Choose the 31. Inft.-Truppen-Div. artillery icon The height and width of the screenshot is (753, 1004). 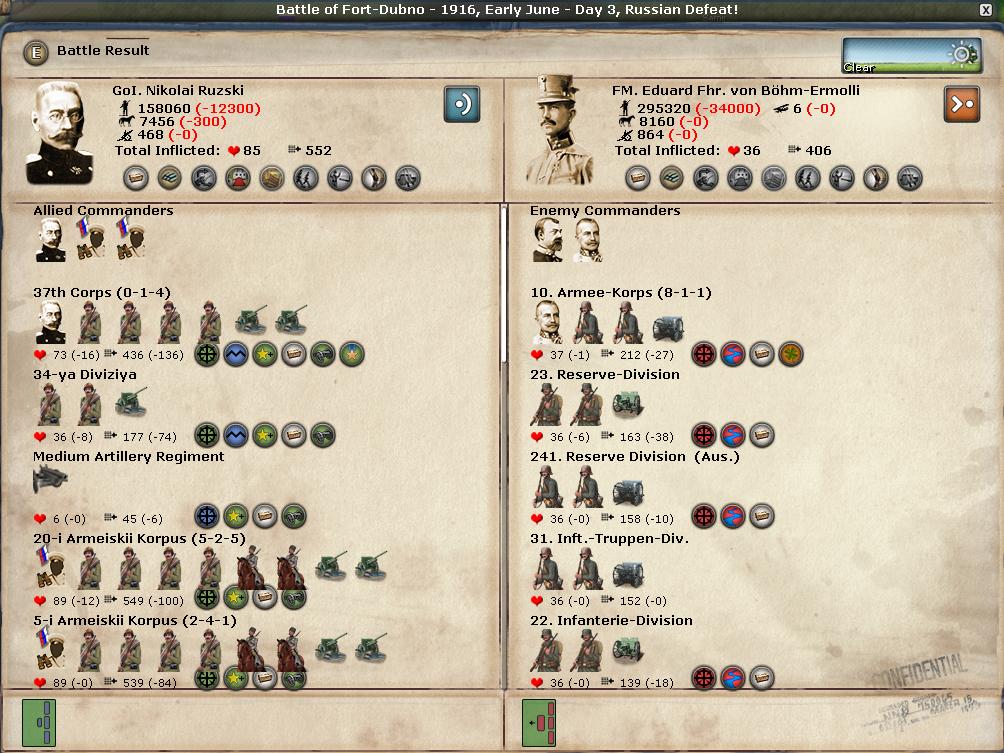(x=627, y=568)
